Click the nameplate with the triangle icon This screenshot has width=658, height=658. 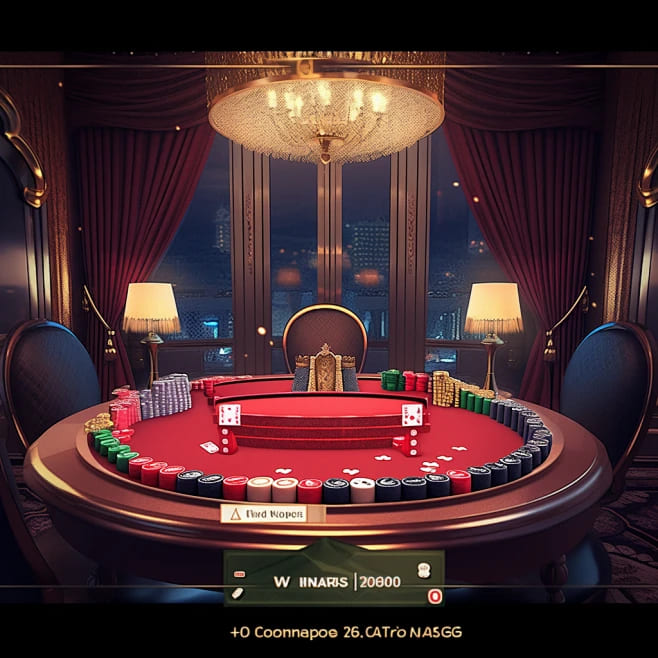coord(263,513)
